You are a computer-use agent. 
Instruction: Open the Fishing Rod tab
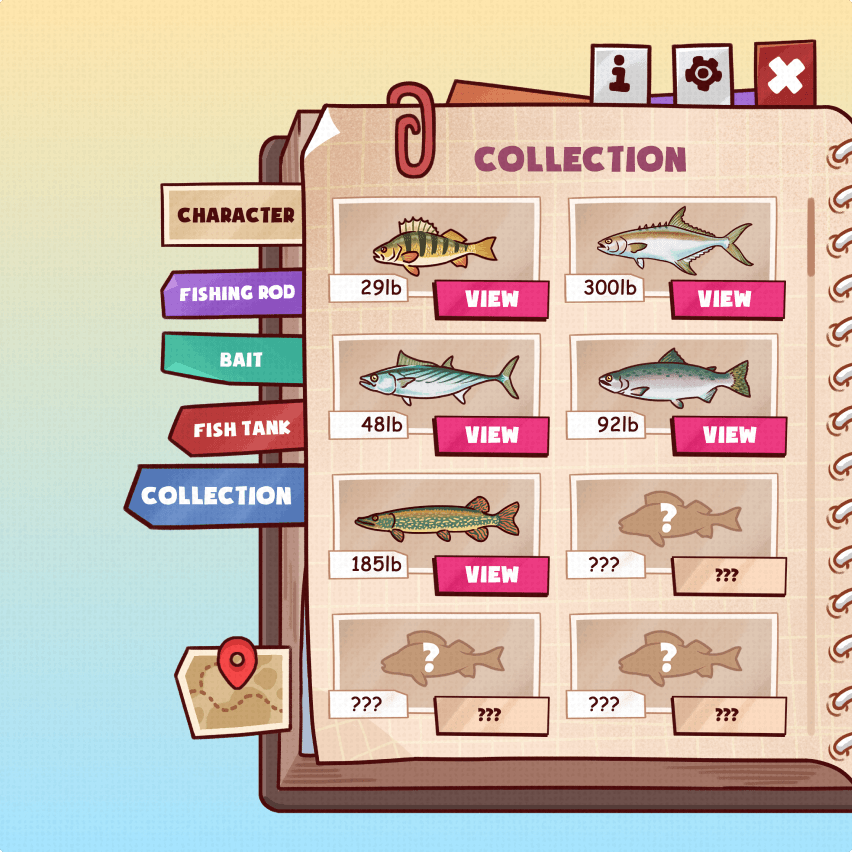coord(236,294)
